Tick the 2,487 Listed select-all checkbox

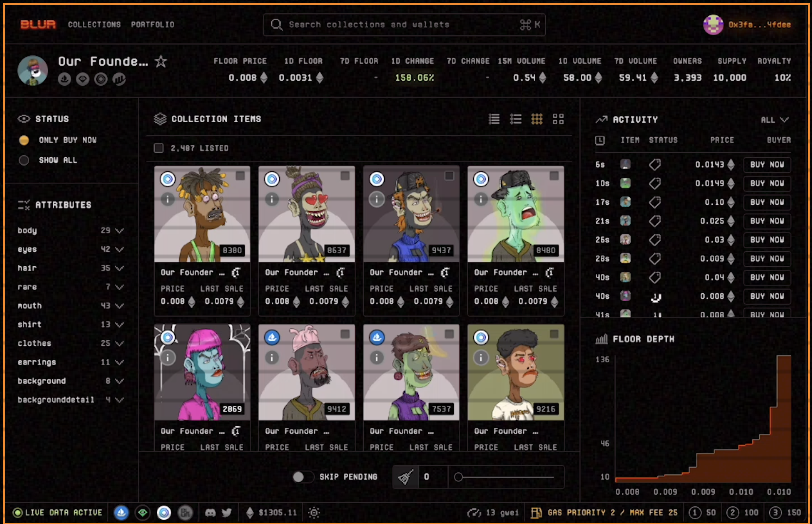[x=159, y=148]
